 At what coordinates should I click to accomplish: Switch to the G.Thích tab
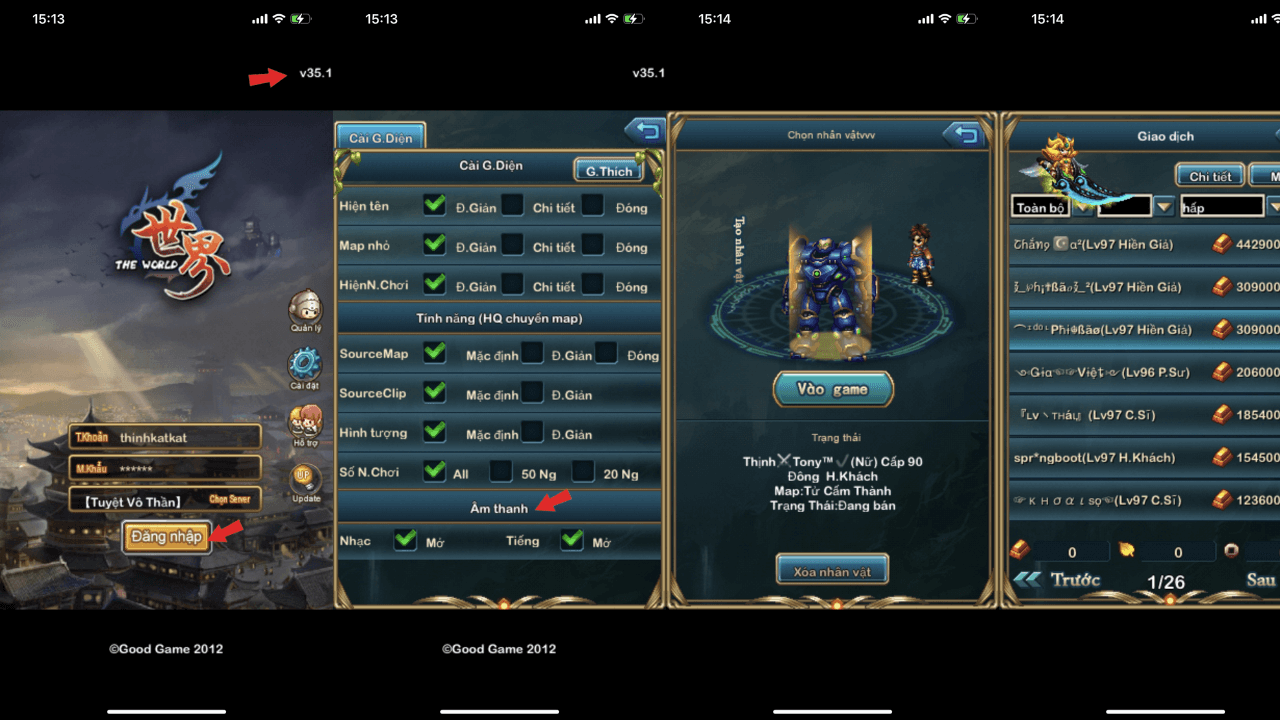pos(609,170)
